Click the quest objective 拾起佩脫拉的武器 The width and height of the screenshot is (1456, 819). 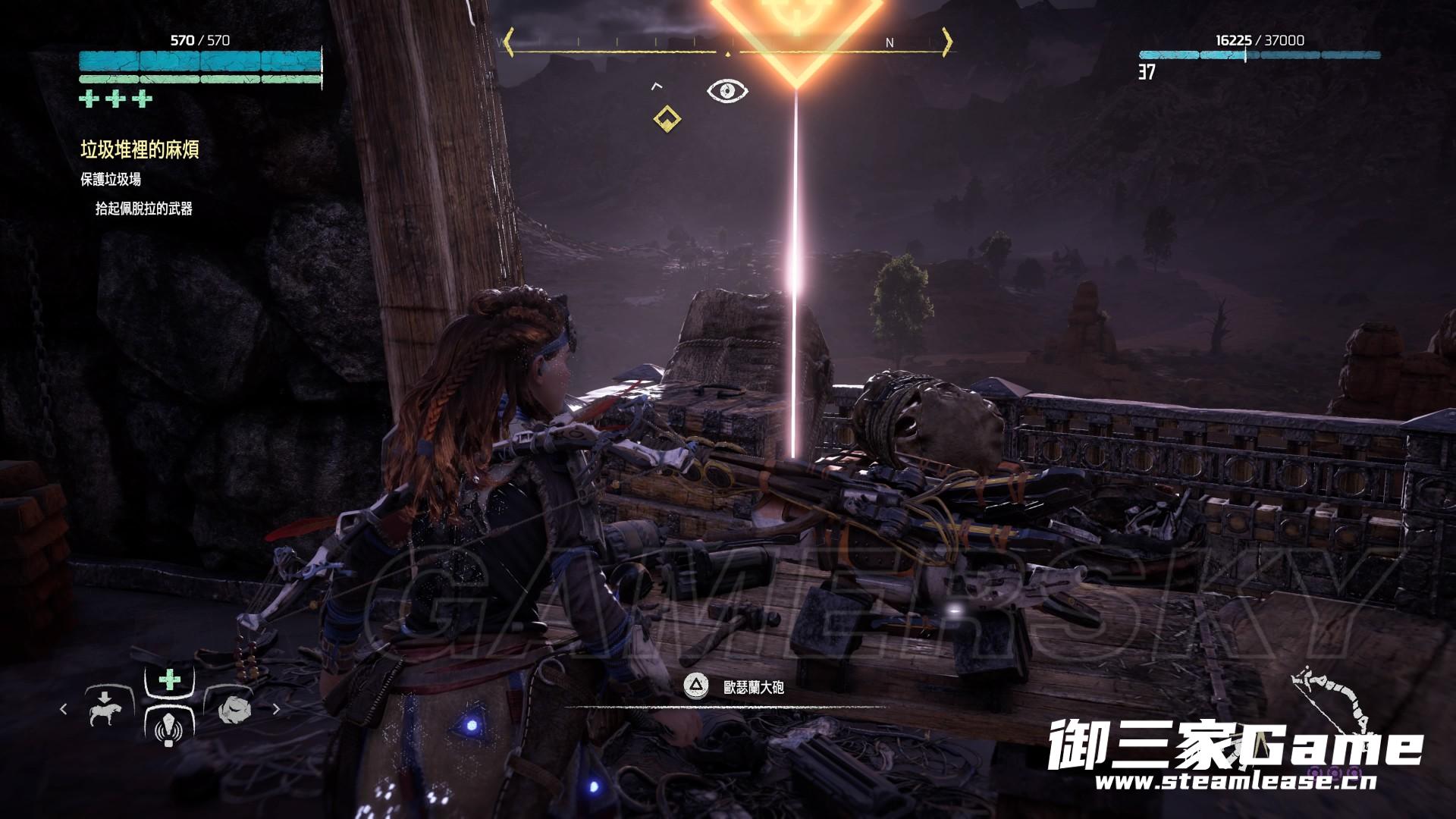(x=144, y=209)
